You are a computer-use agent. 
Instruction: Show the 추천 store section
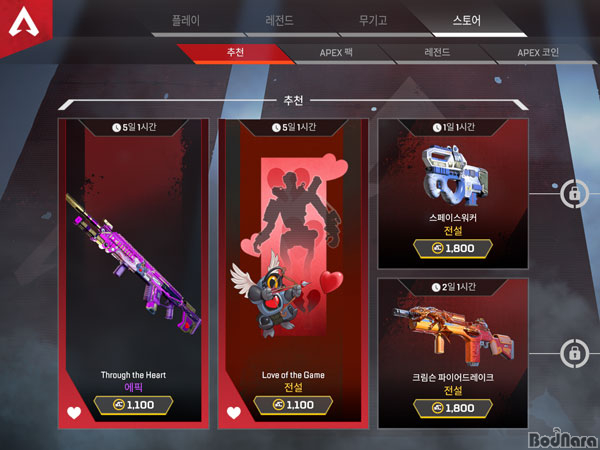[234, 53]
